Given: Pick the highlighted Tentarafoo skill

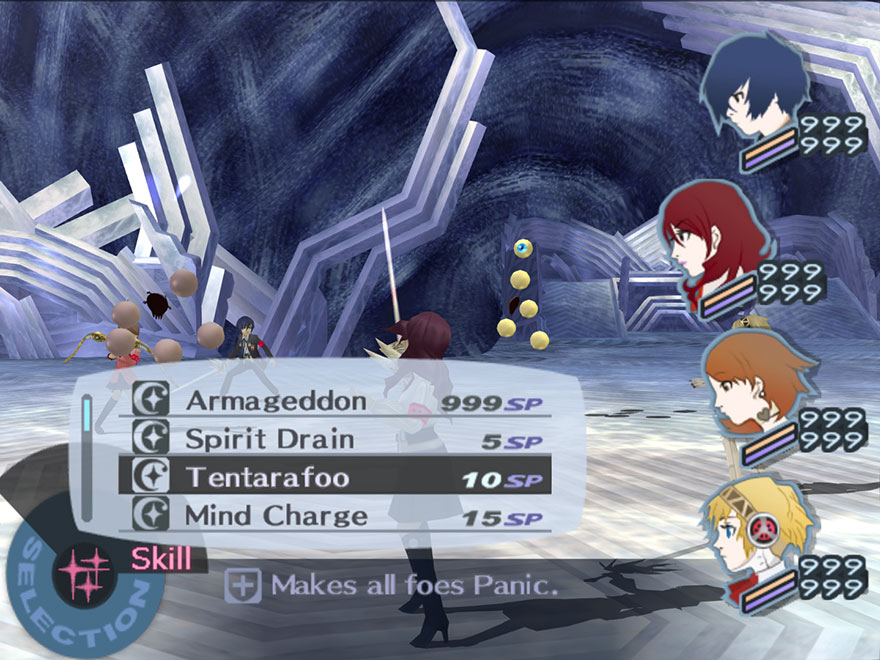Looking at the screenshot, I should tap(267, 477).
